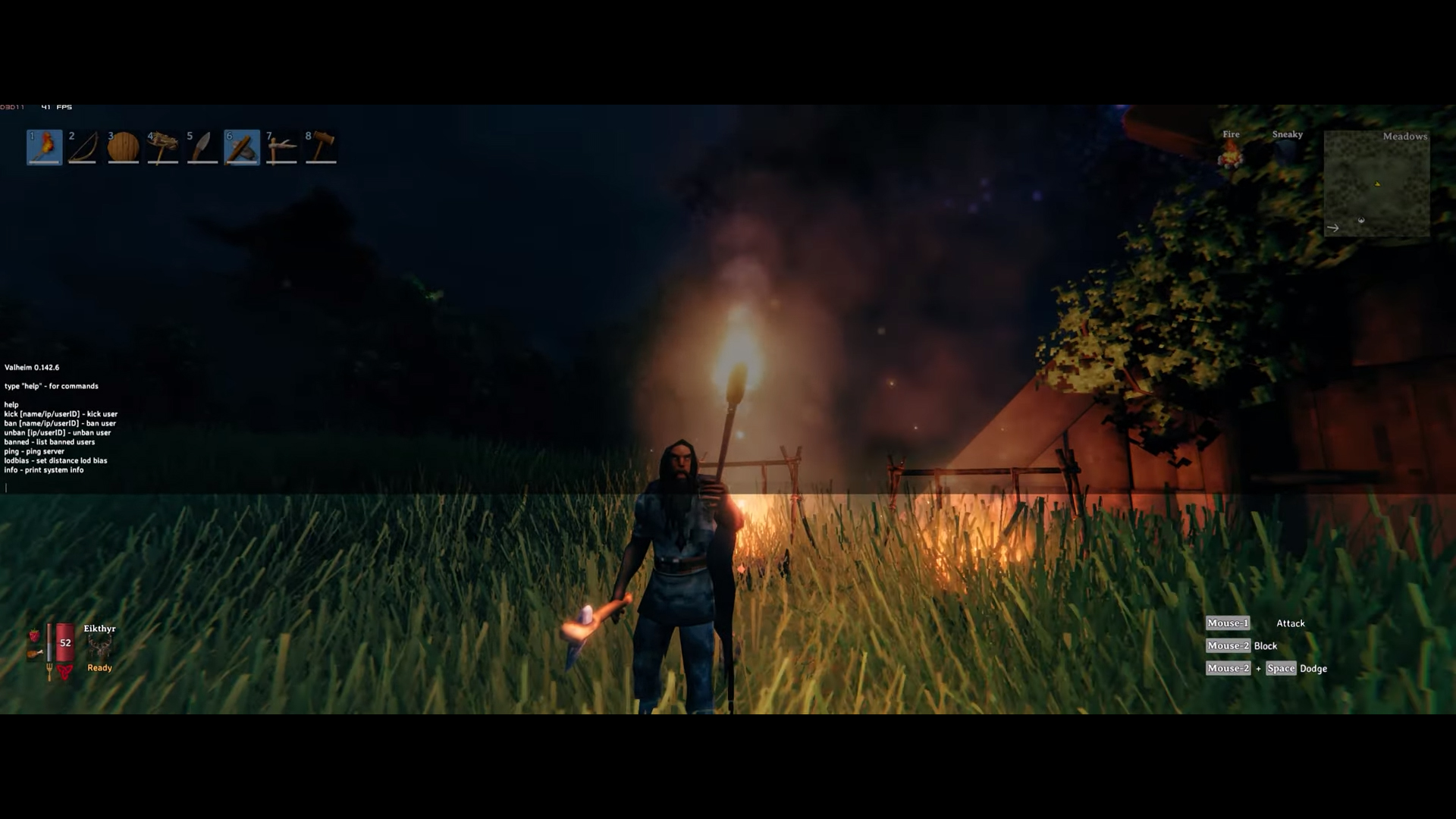This screenshot has width=1456, height=819.
Task: Select the help command line in console
Action: pos(11,404)
